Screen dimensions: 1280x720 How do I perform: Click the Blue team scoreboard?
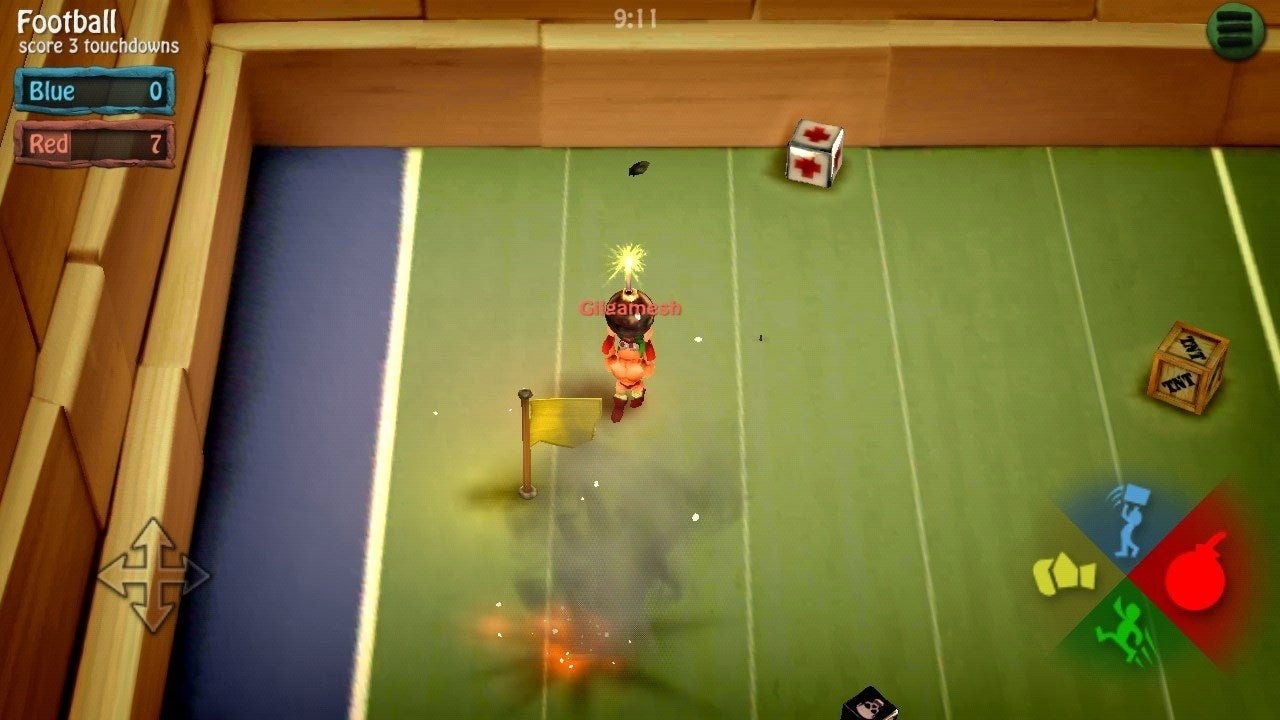93,90
